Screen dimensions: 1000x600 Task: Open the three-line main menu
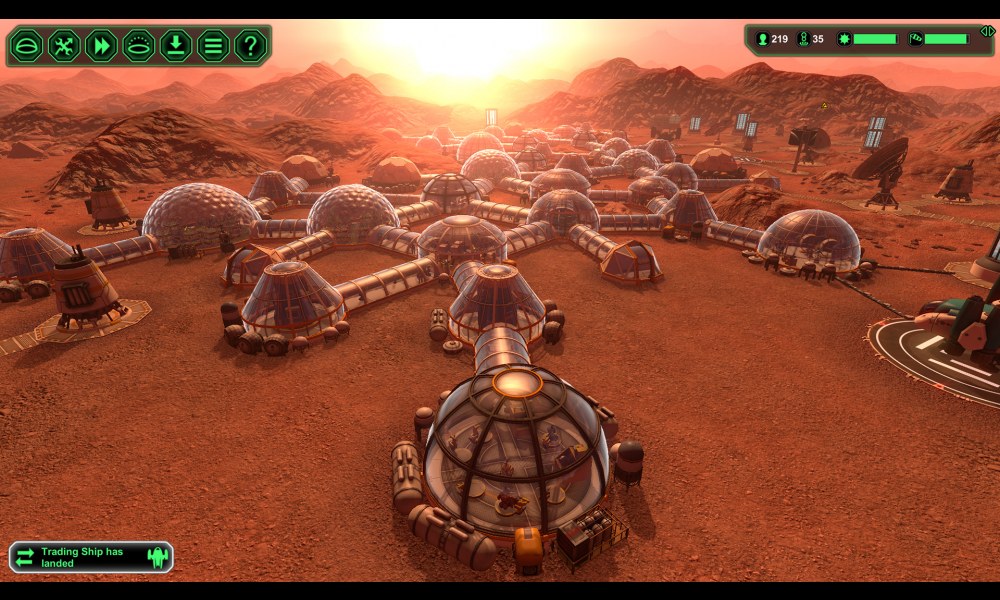click(212, 45)
